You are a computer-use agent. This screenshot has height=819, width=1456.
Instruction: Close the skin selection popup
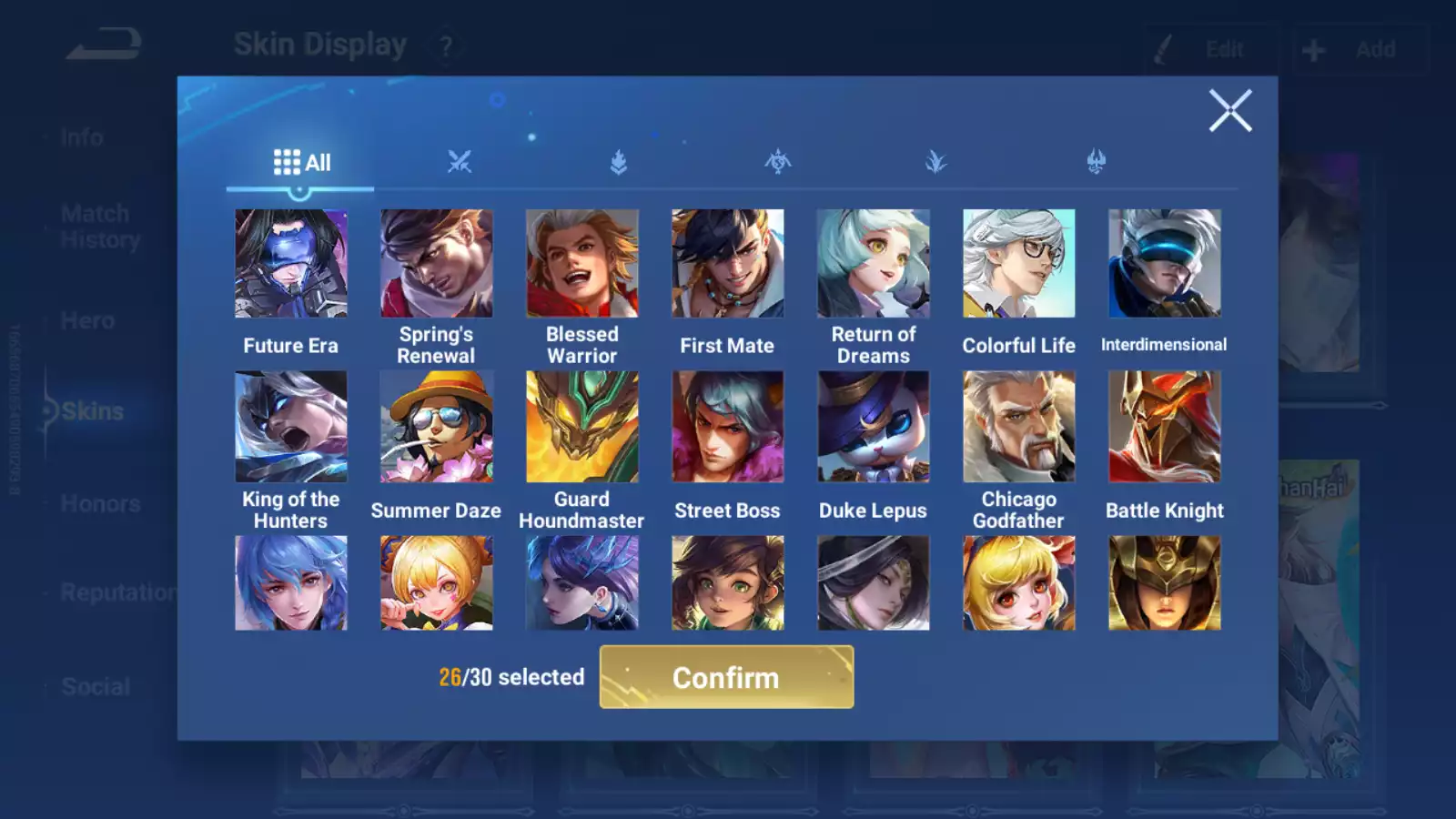coord(1230,111)
